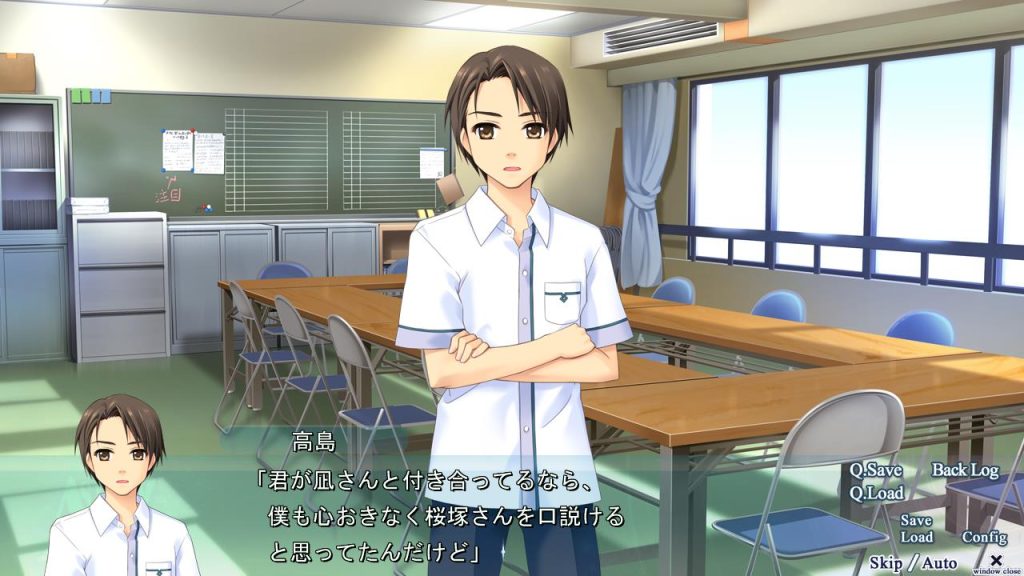Activate Skip mode for dialogue

(887, 562)
